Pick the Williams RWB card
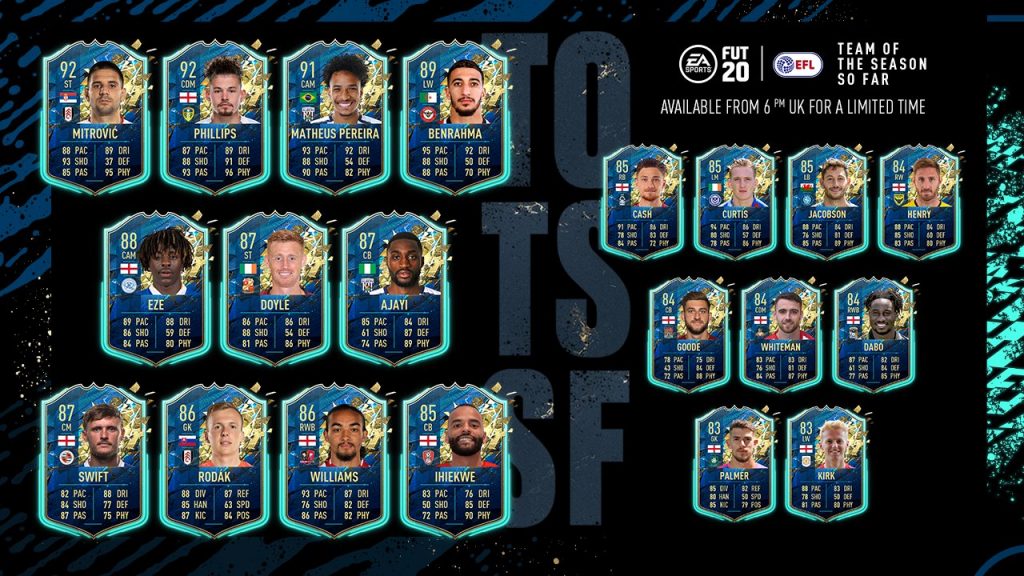 pyautogui.click(x=335, y=460)
